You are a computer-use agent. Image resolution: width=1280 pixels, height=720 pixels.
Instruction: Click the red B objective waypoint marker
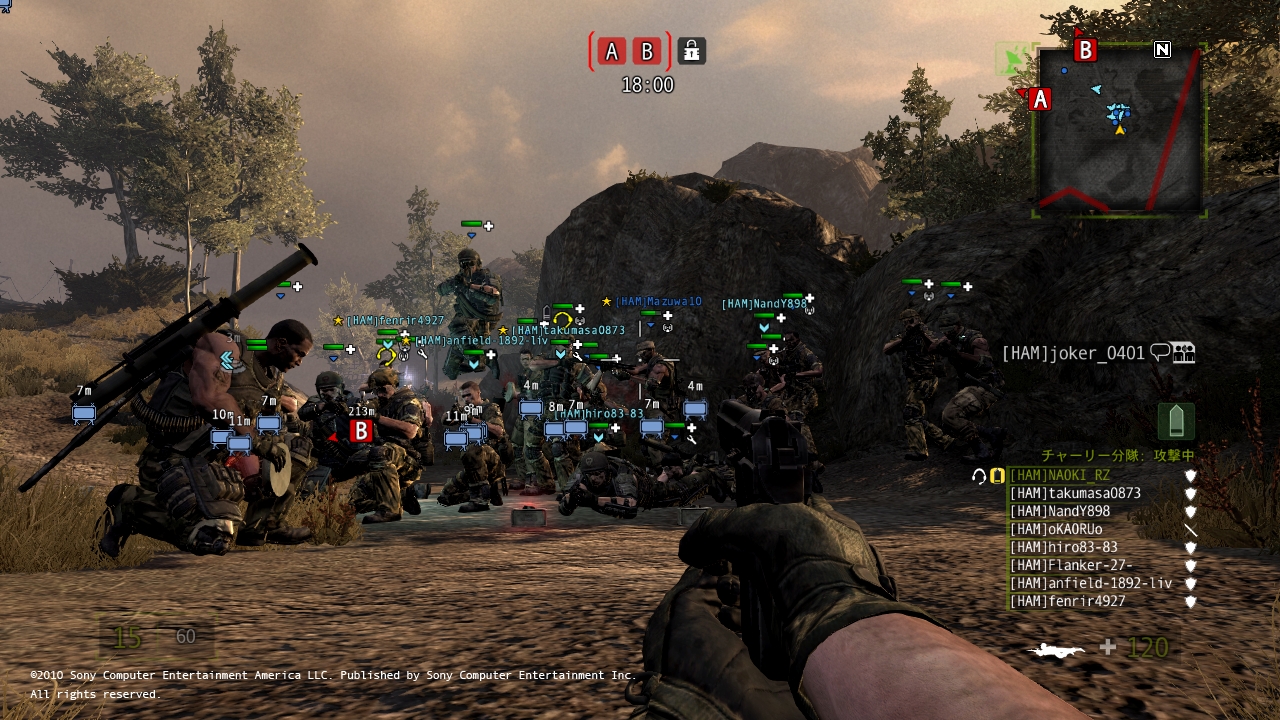click(361, 431)
